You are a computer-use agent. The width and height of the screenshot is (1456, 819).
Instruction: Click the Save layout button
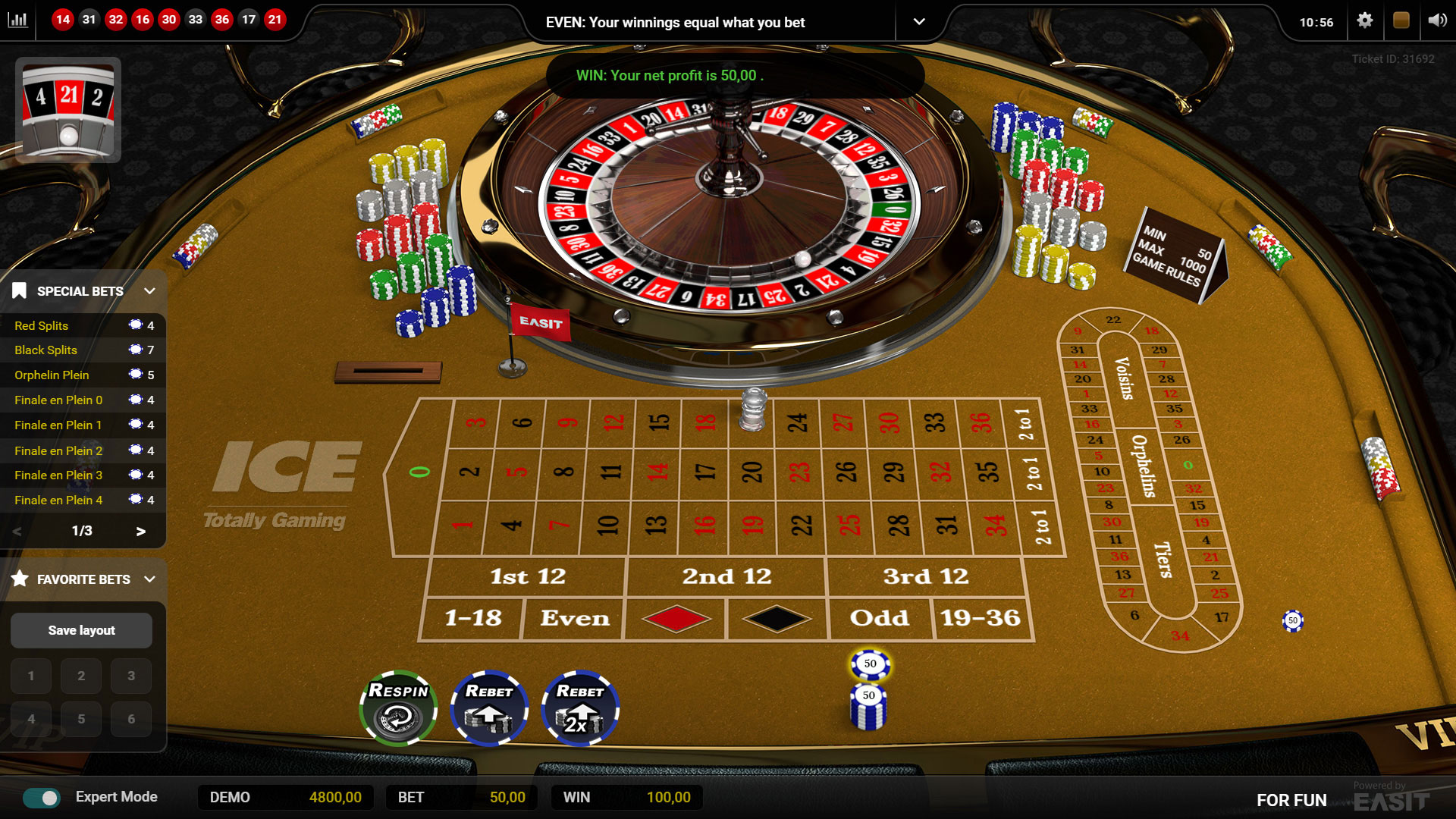click(81, 629)
